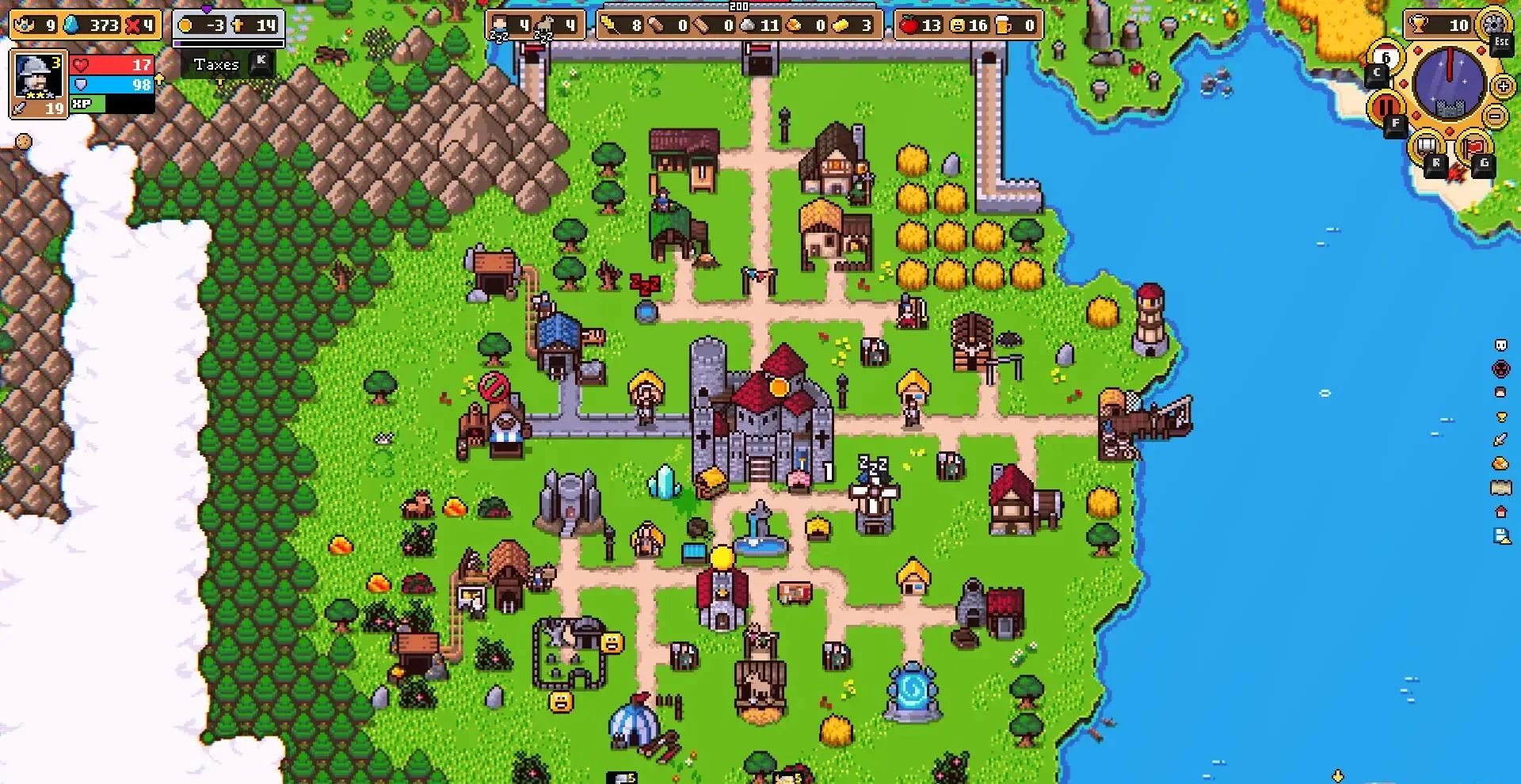Open the sword side icon
The height and width of the screenshot is (784, 1521).
click(x=1500, y=440)
